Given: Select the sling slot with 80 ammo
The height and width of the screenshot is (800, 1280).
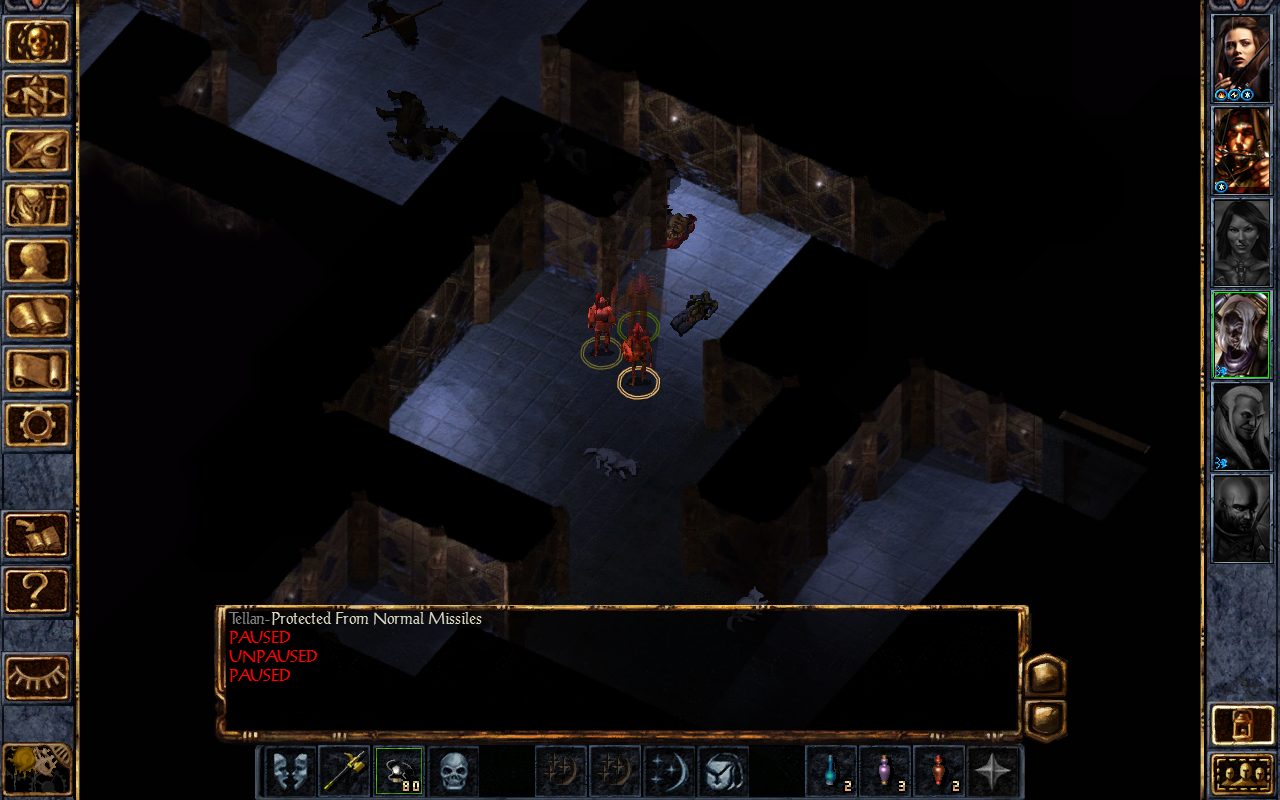Looking at the screenshot, I should [399, 771].
